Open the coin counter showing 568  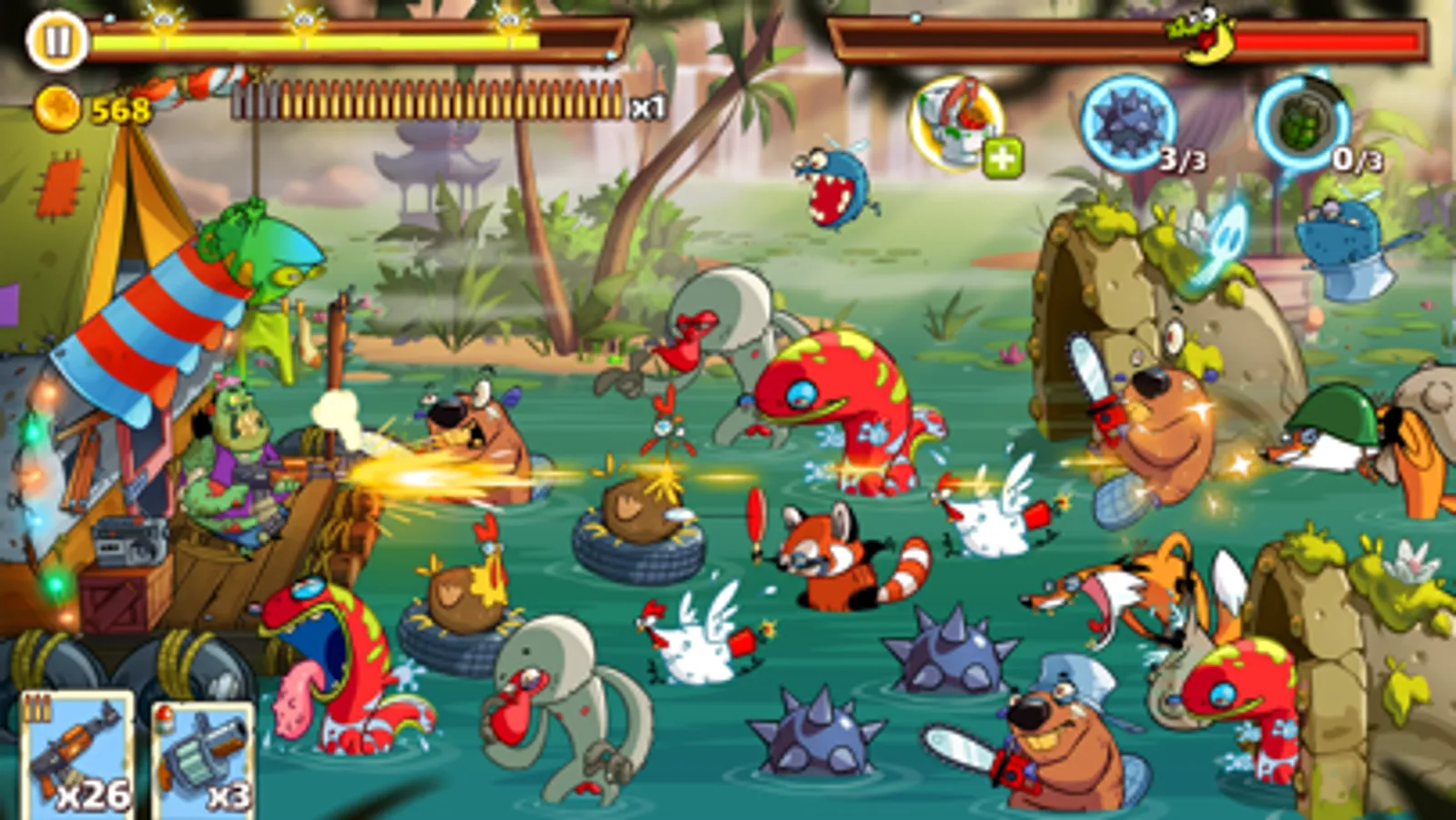[x=91, y=109]
